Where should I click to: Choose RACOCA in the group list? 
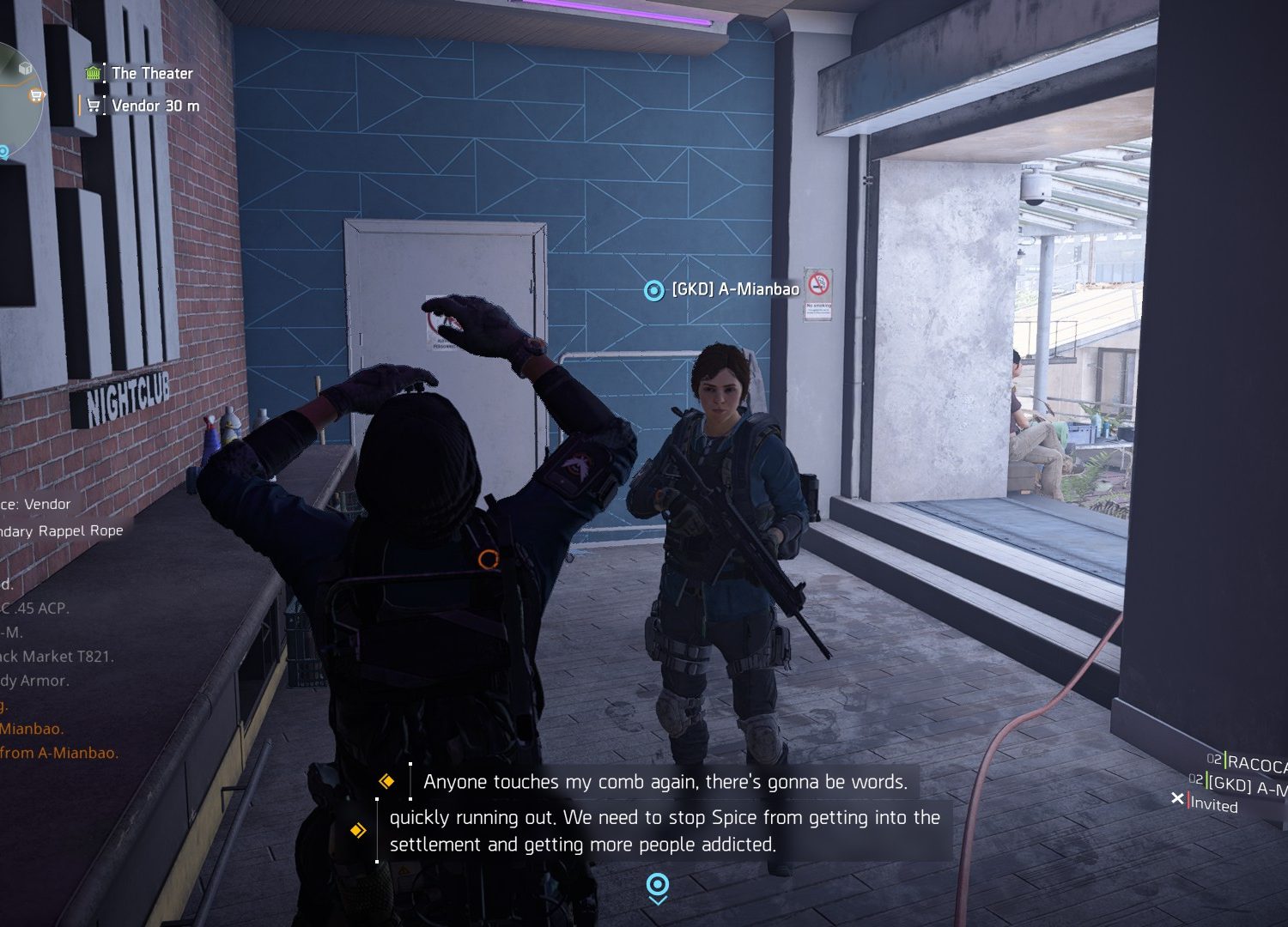1256,763
